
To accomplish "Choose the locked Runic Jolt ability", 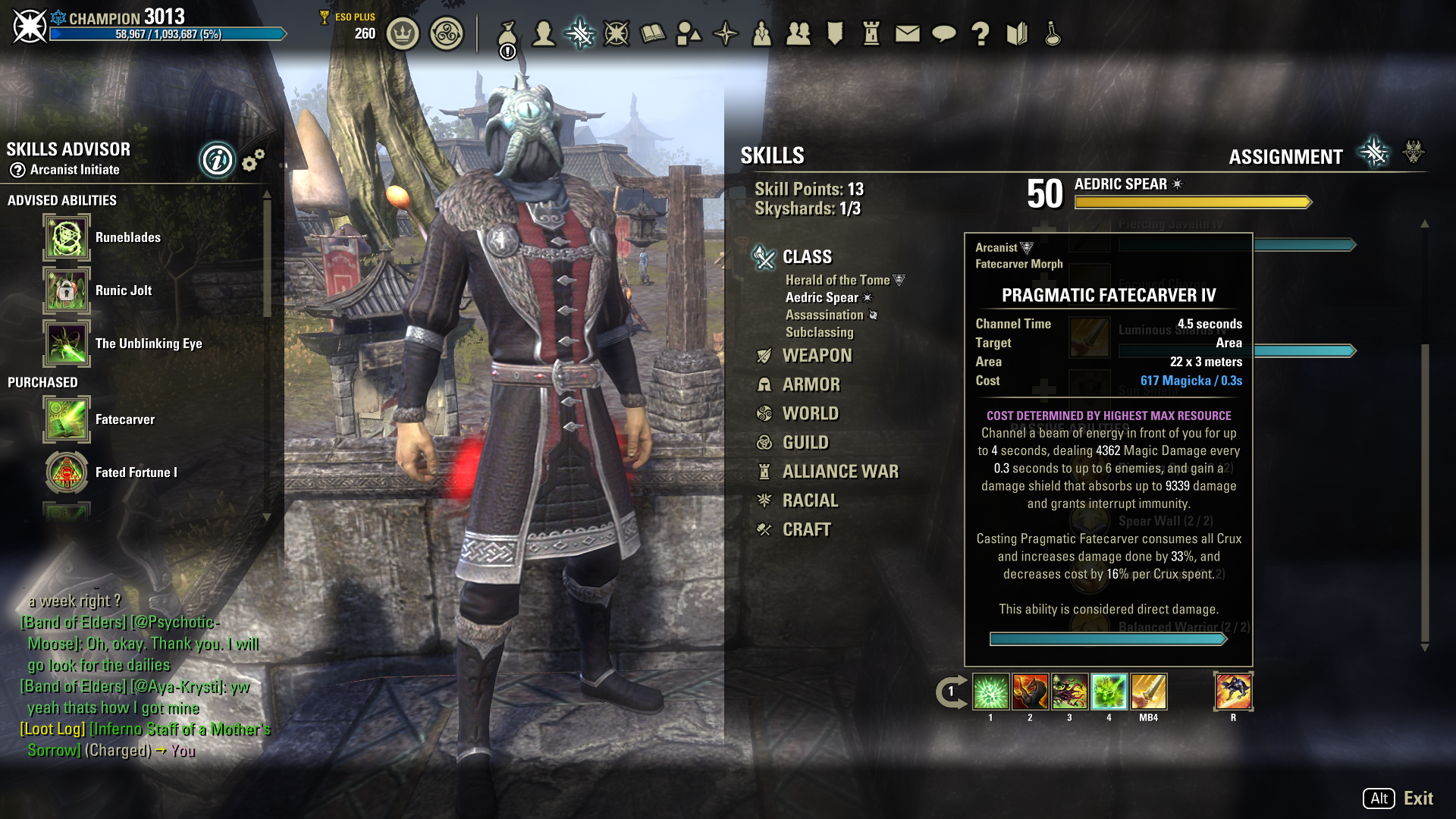I will 67,290.
